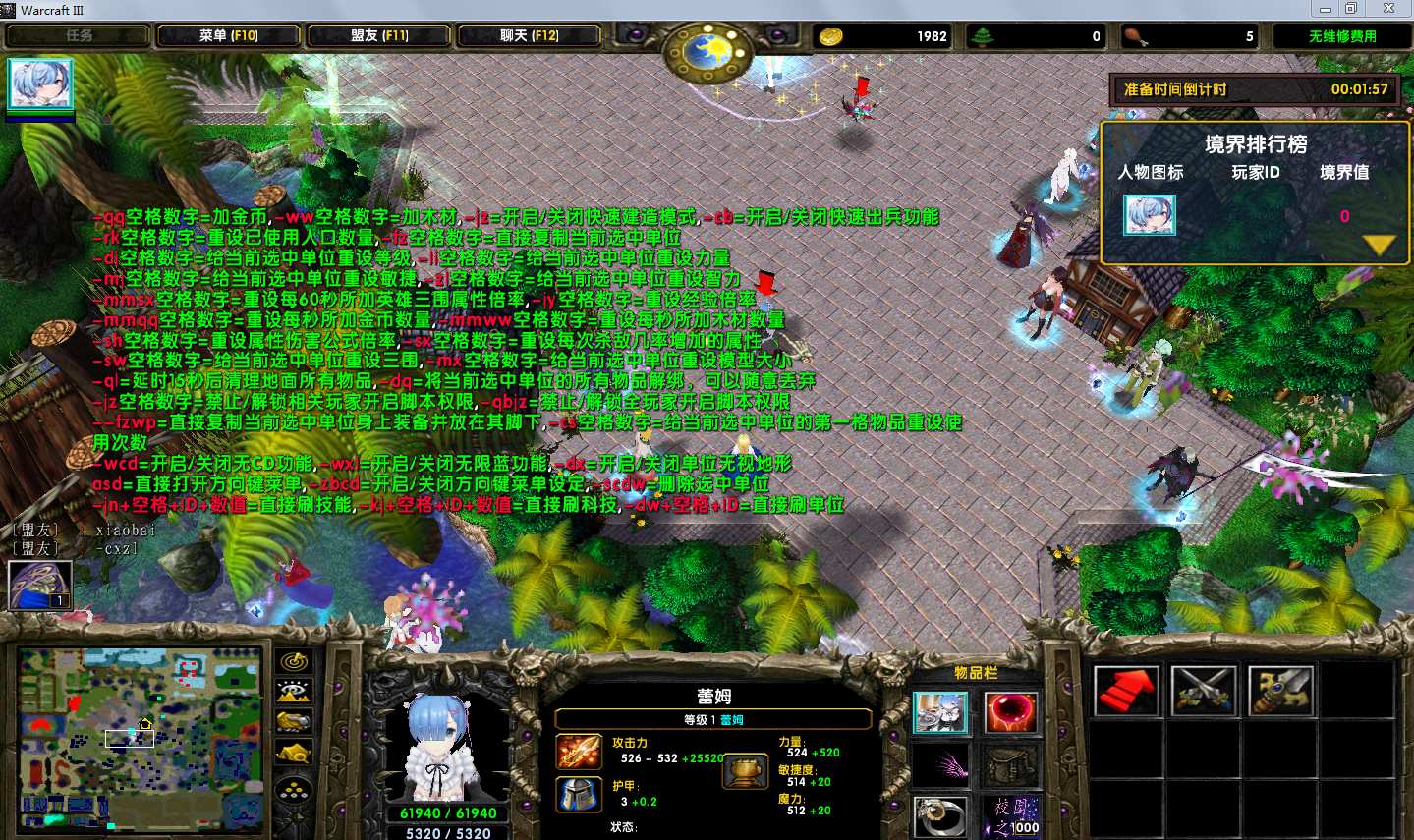Select the Rem character item in inventory
1414x840 pixels.
pyautogui.click(x=940, y=713)
